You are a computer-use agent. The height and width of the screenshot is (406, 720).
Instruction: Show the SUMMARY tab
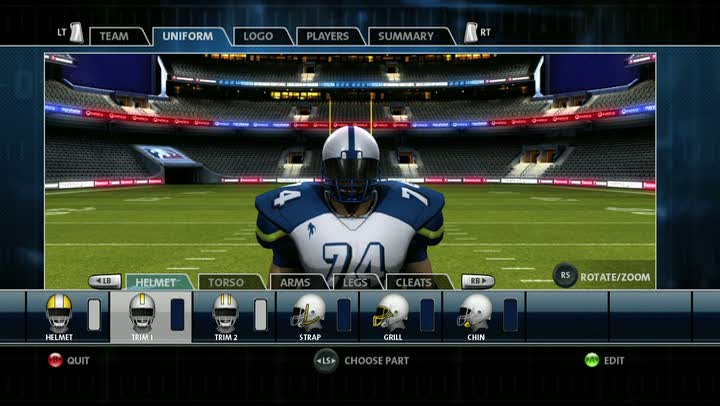pos(407,37)
